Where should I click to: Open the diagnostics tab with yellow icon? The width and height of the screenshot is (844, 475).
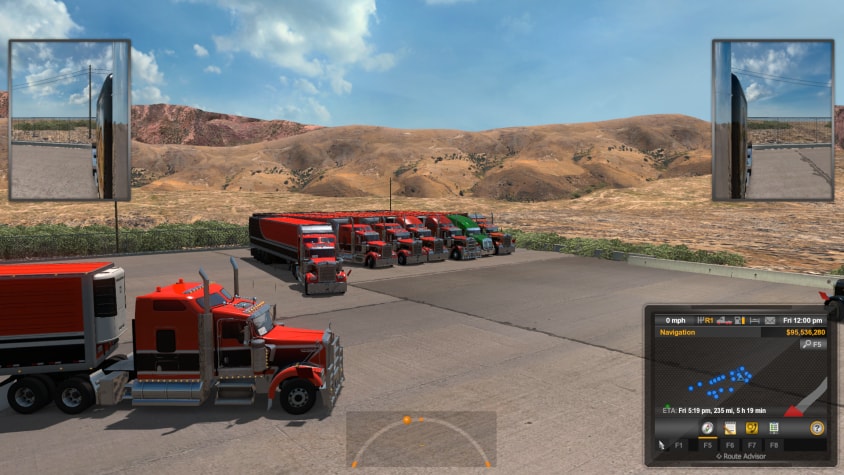(751, 428)
